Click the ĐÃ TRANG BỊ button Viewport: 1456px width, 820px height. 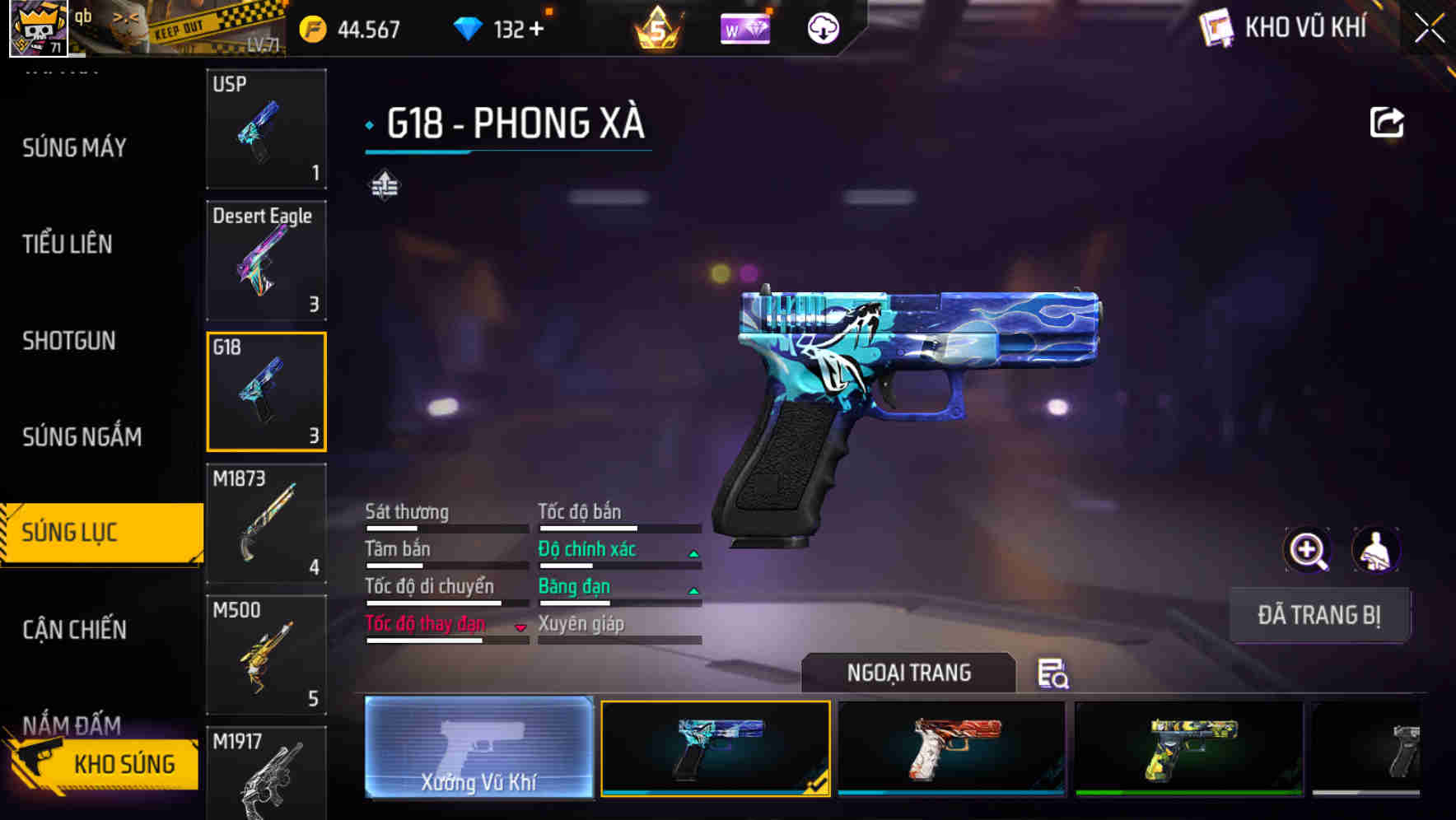1319,615
